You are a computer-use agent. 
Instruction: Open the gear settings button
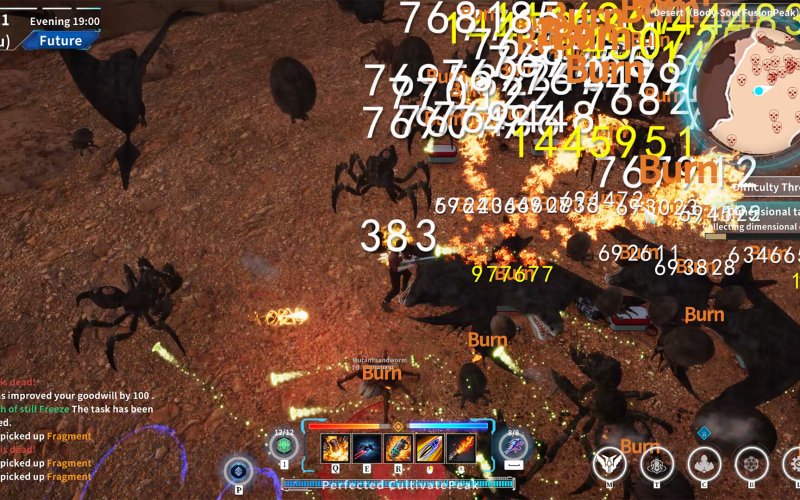coord(793,464)
